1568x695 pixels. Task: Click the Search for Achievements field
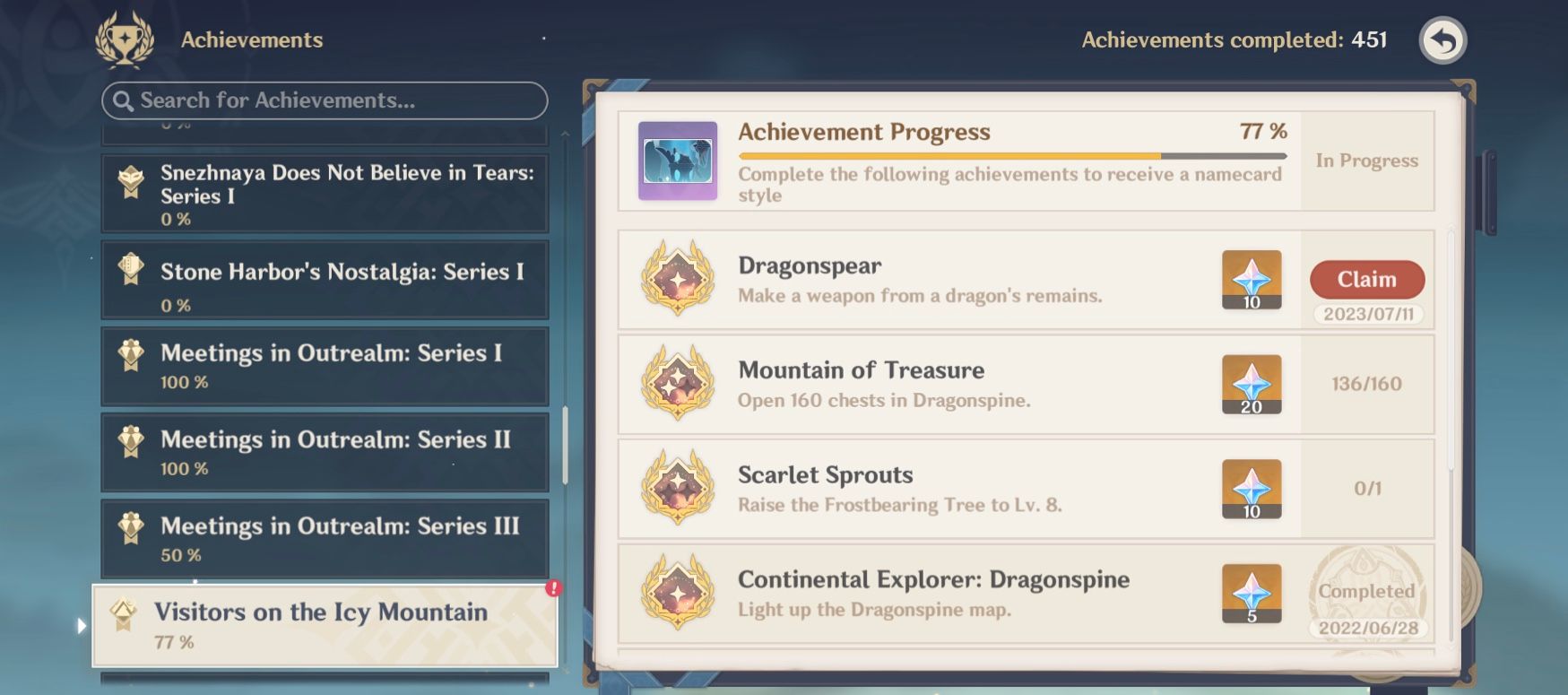pyautogui.click(x=325, y=100)
